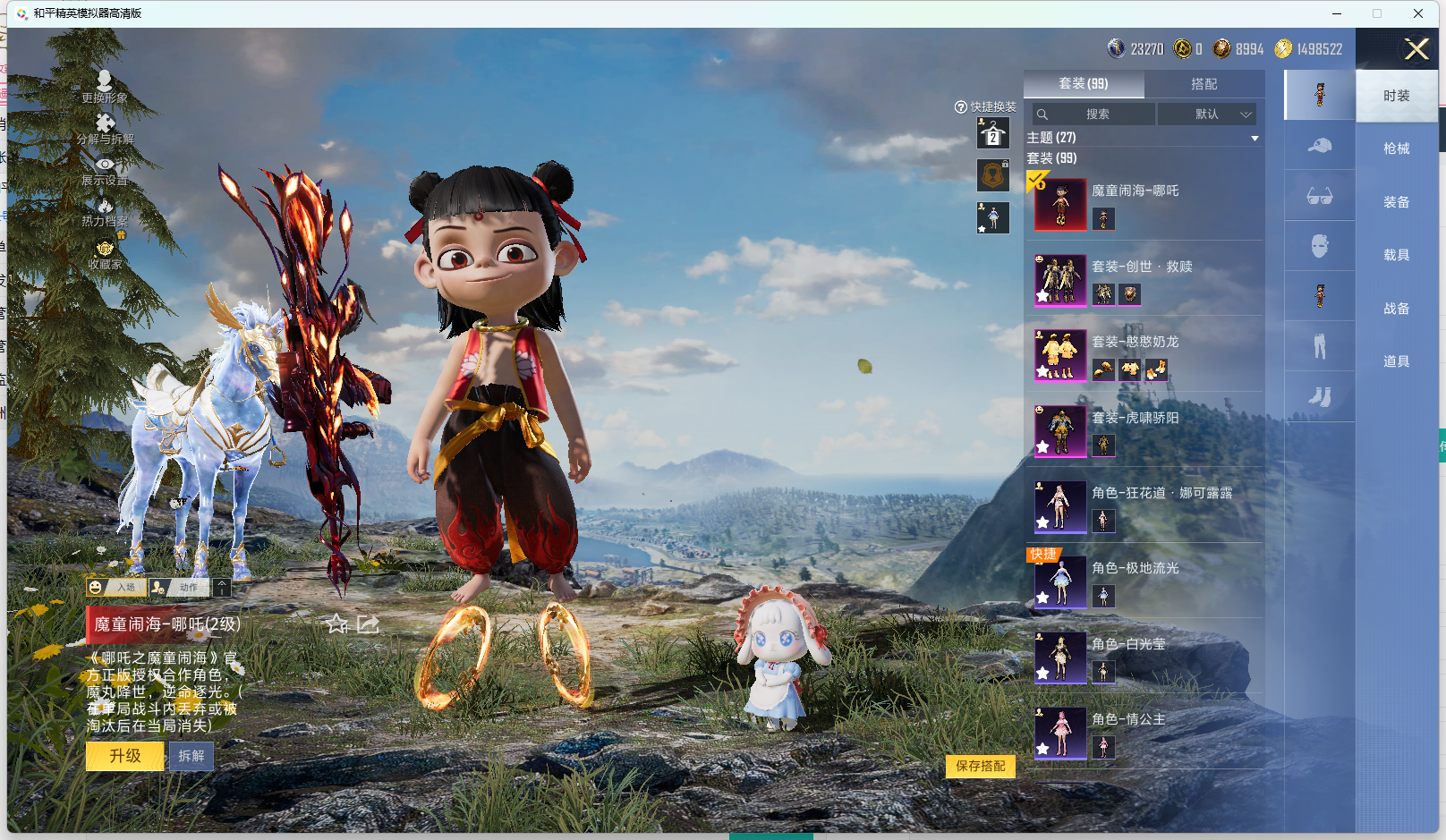Open 展示设置 display settings

tap(105, 171)
